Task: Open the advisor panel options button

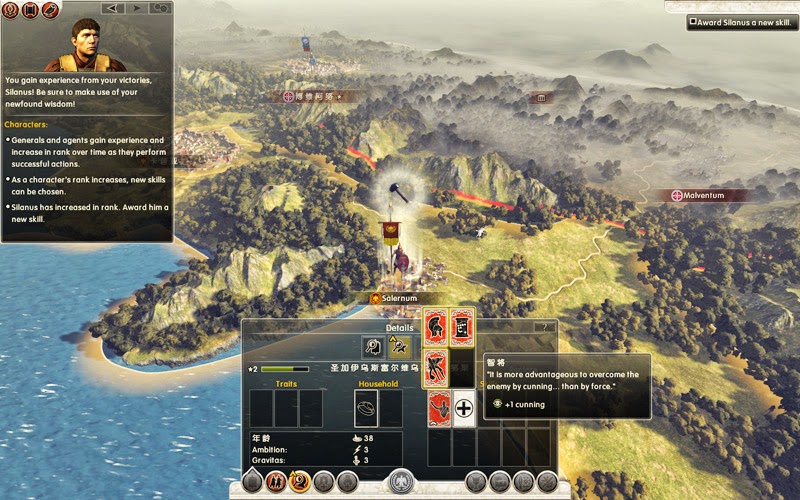Action: point(160,9)
